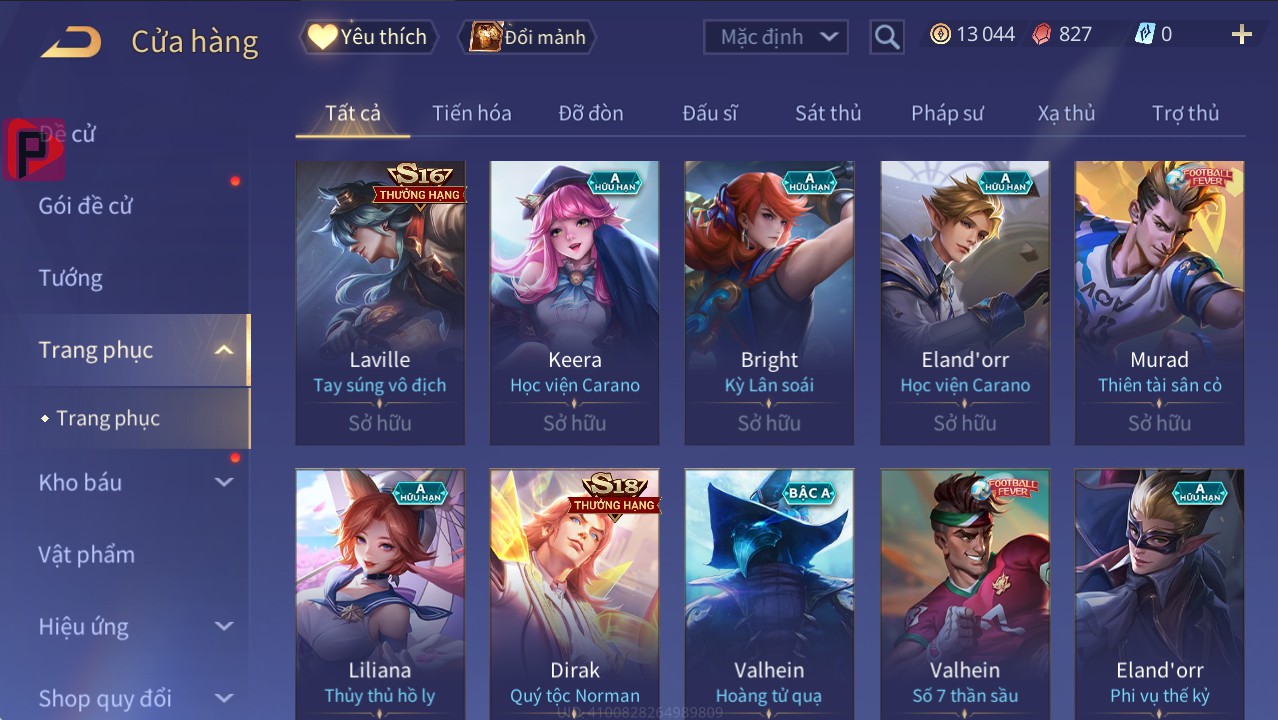Go back using the return arrow

click(71, 42)
